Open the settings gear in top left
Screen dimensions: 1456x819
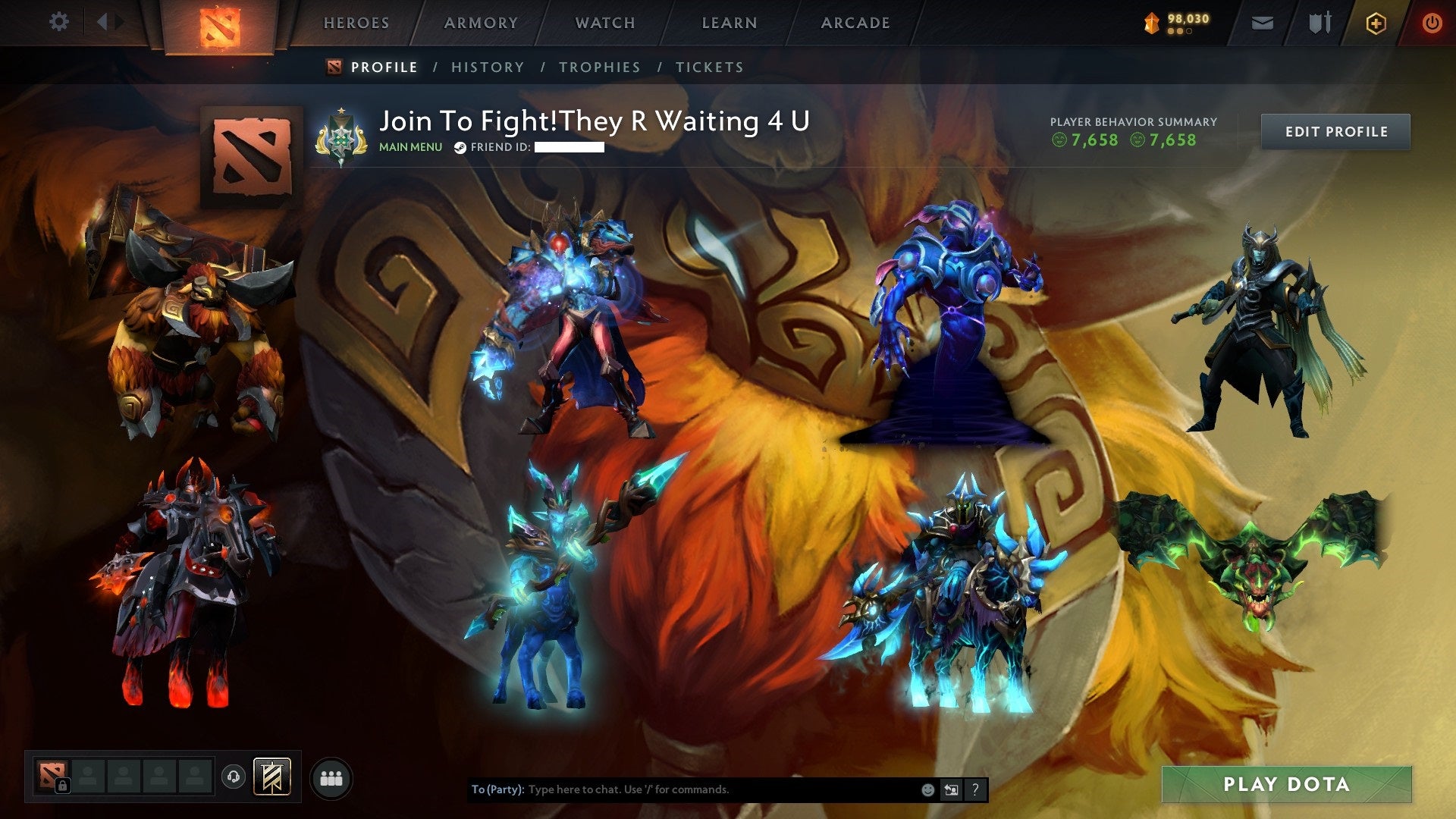58,22
